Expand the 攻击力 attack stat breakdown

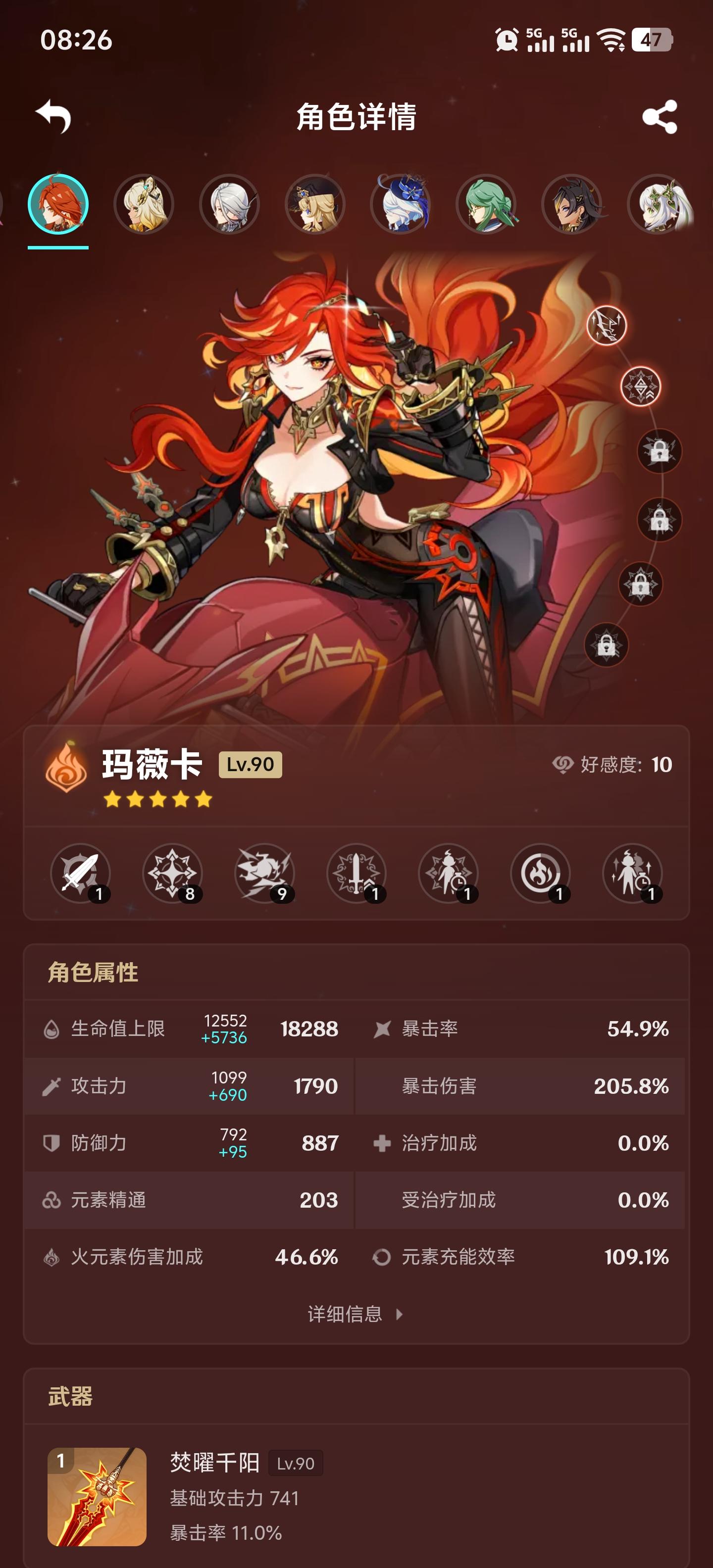tap(183, 1087)
